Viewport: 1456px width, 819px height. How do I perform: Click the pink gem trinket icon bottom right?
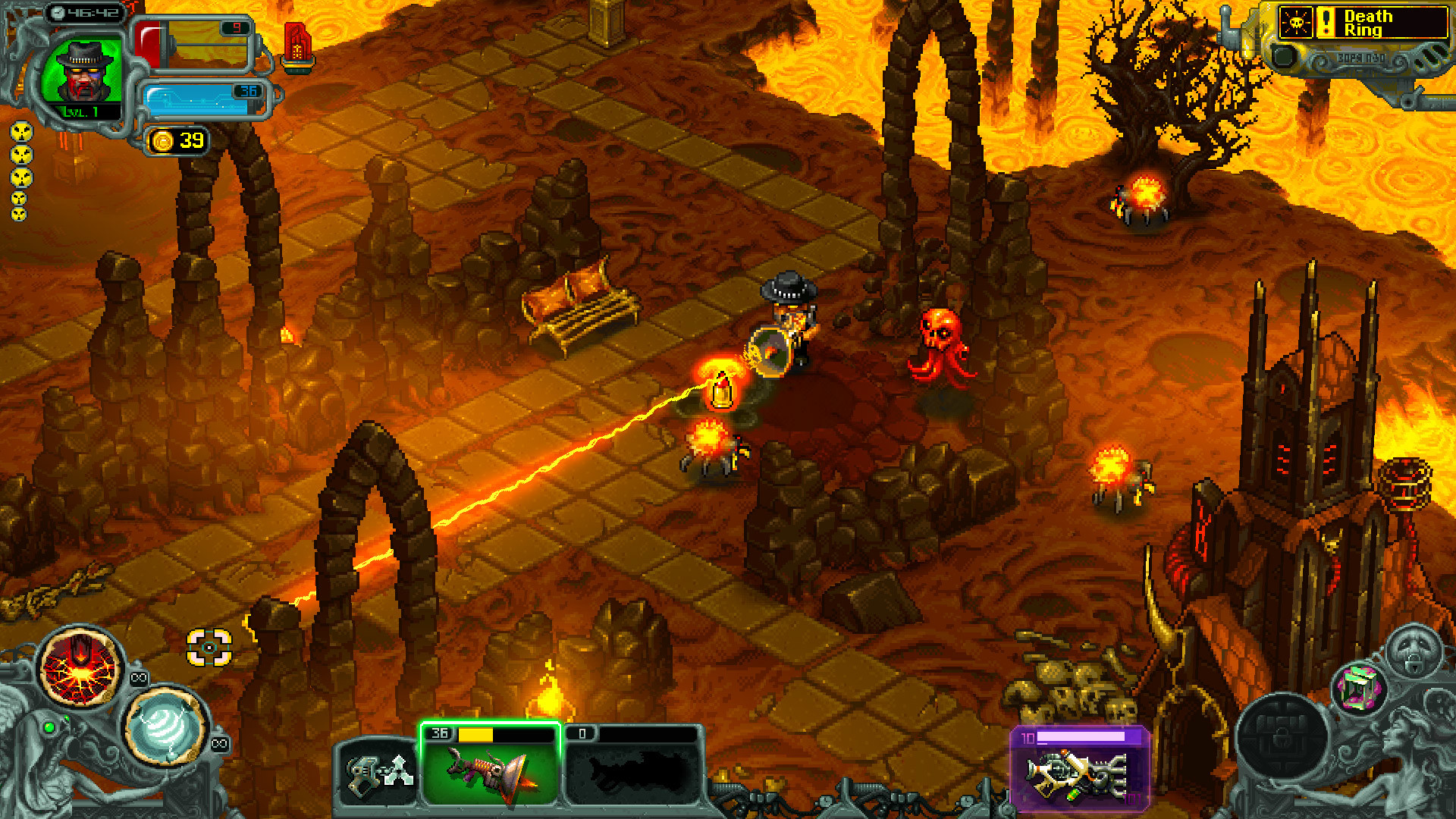click(1360, 688)
